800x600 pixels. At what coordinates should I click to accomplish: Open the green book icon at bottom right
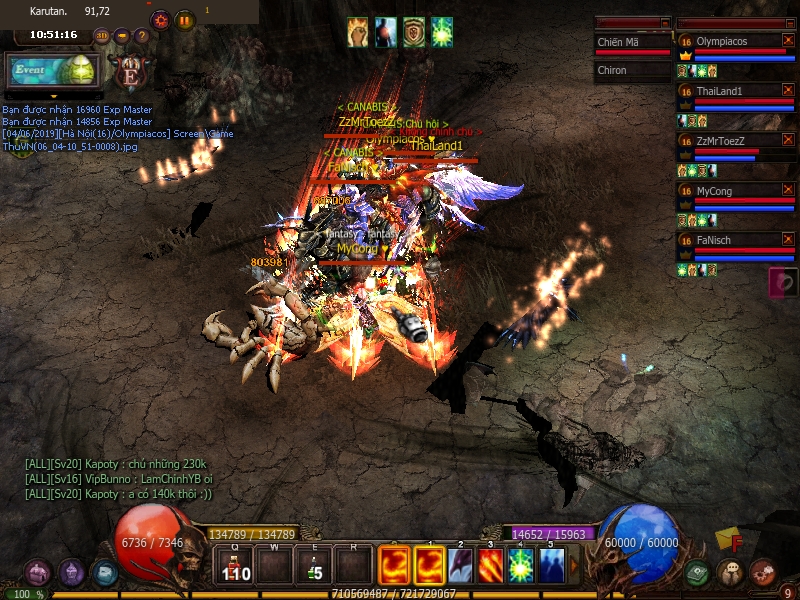click(x=698, y=573)
